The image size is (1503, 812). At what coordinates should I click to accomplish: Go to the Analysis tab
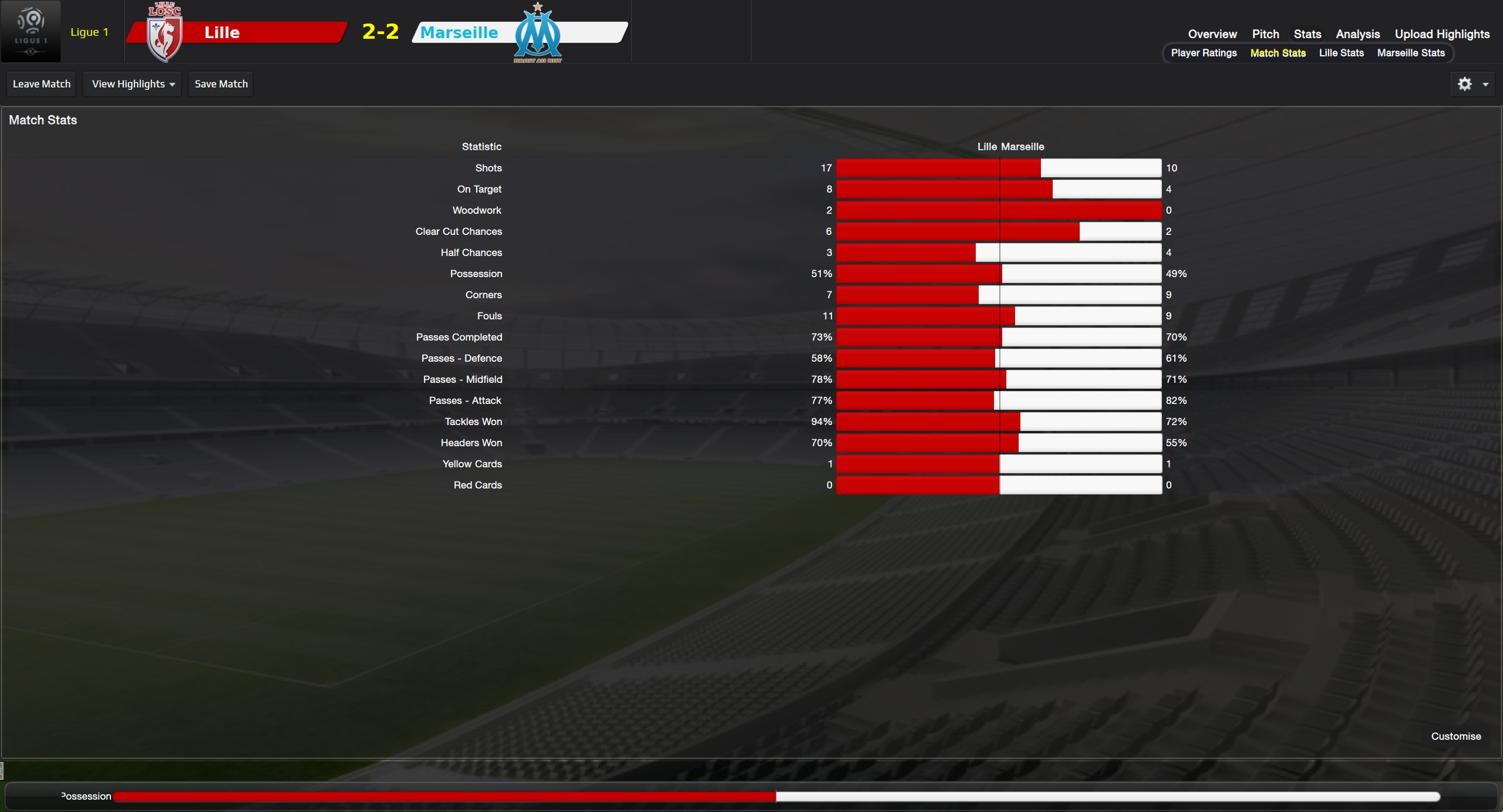pyautogui.click(x=1357, y=34)
